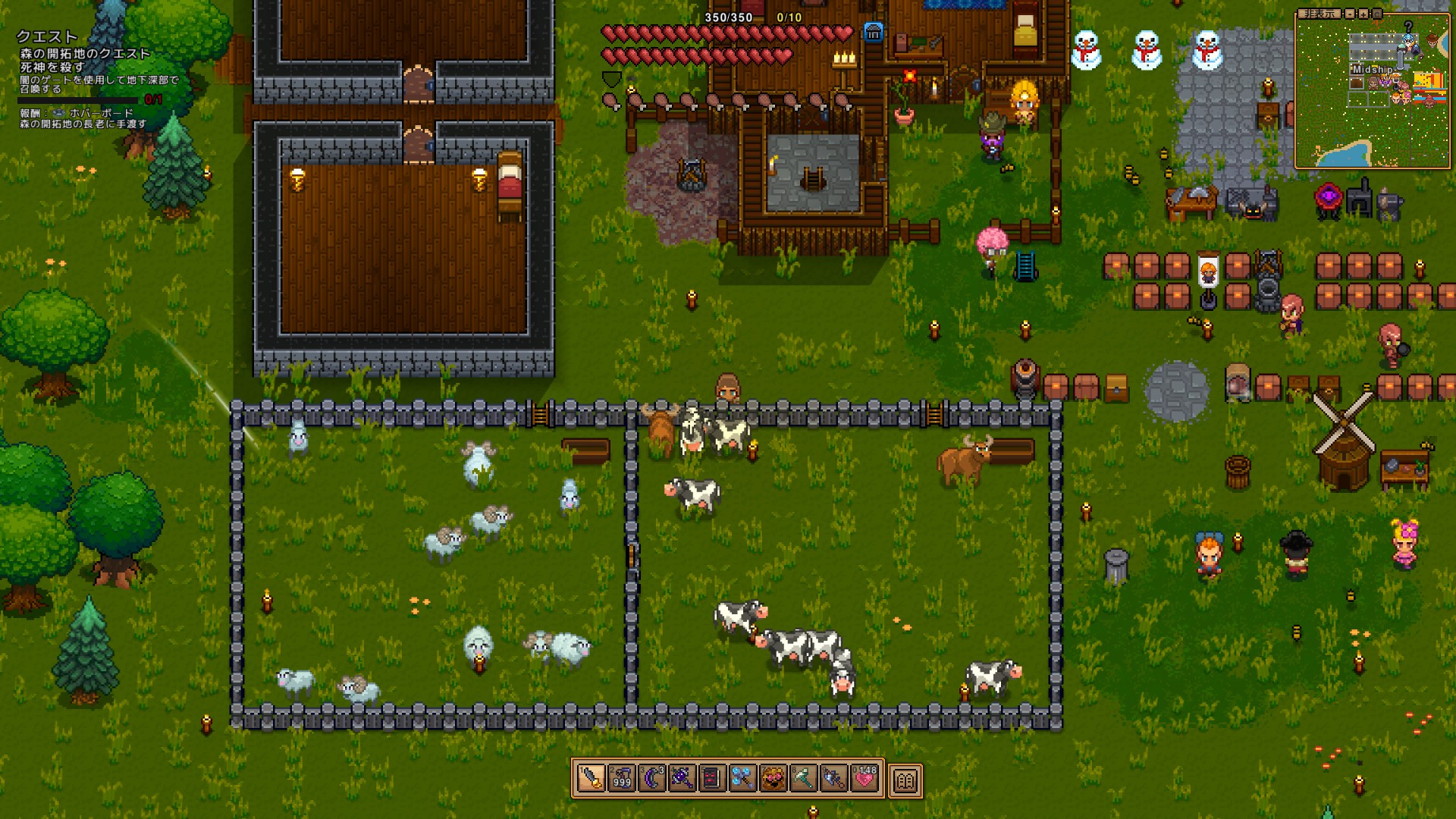Select the sword in hotbar slot 1
Image resolution: width=1456 pixels, height=819 pixels.
coord(591,778)
